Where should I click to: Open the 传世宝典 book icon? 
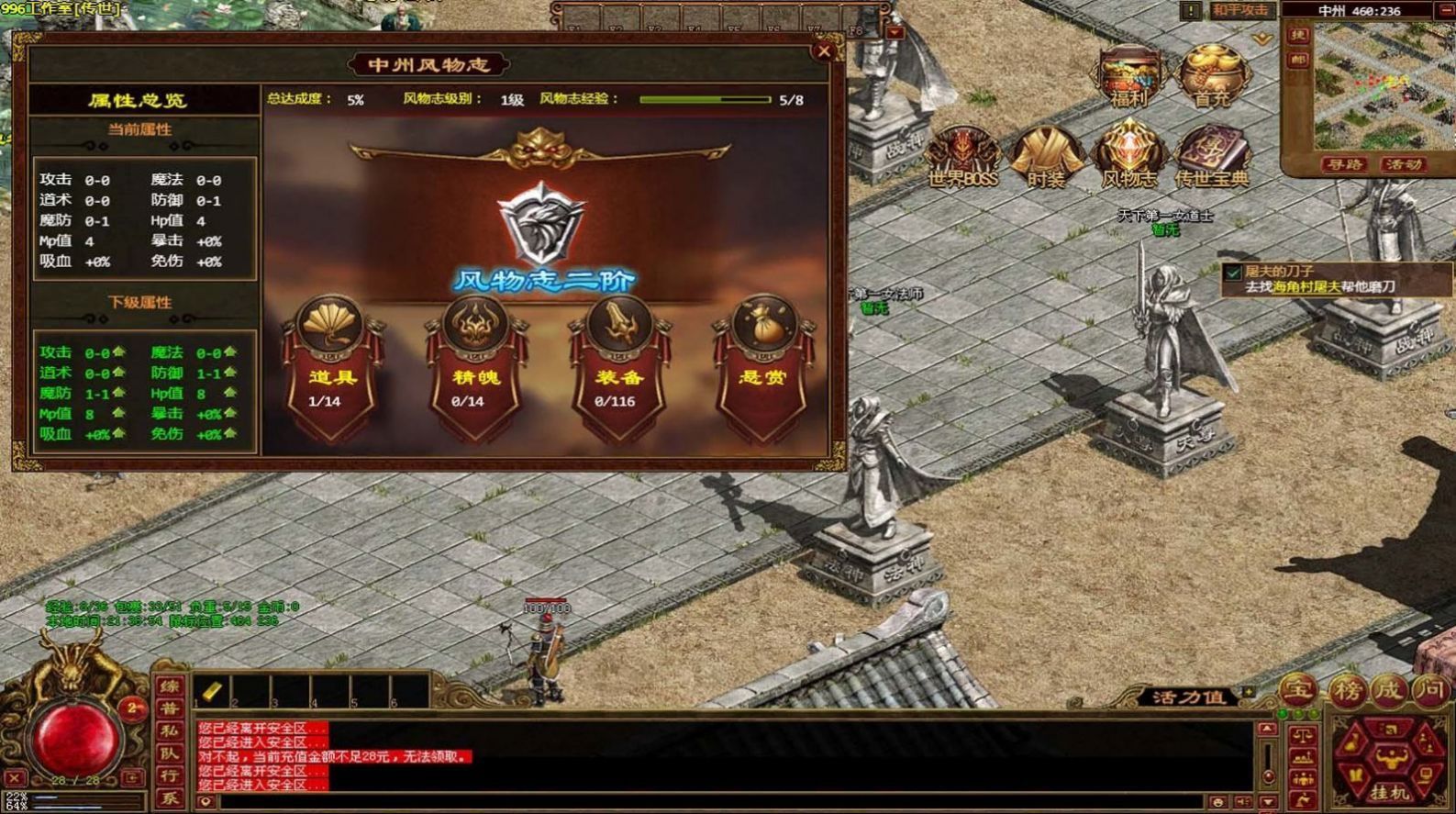(x=1212, y=156)
